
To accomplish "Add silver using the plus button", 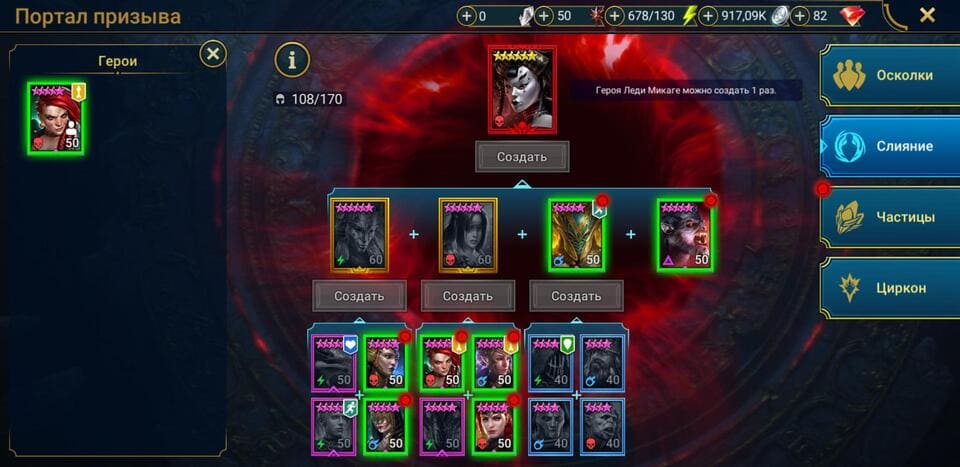I will pos(708,16).
